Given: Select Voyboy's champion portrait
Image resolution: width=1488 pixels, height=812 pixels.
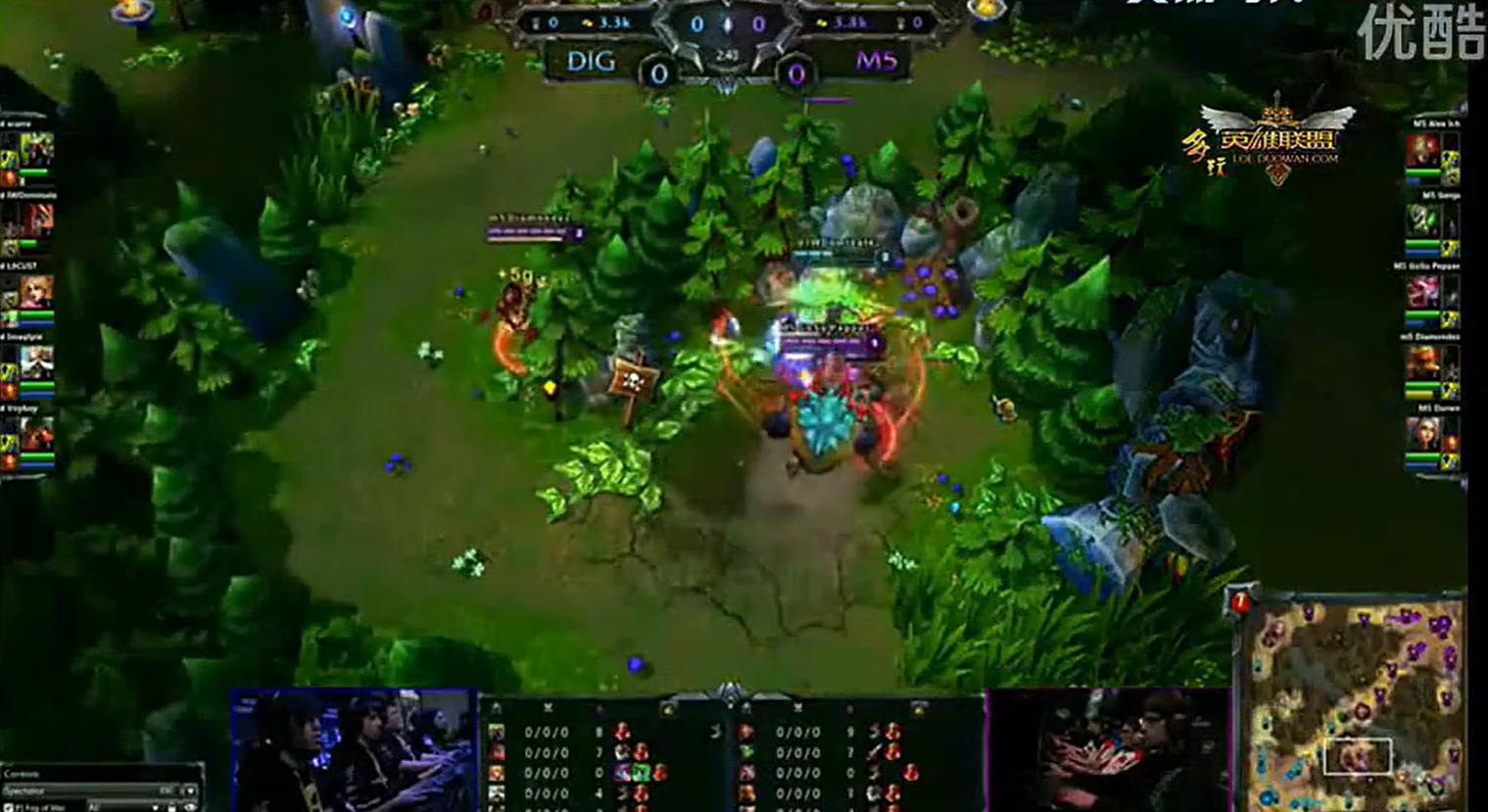Looking at the screenshot, I should tap(36, 434).
